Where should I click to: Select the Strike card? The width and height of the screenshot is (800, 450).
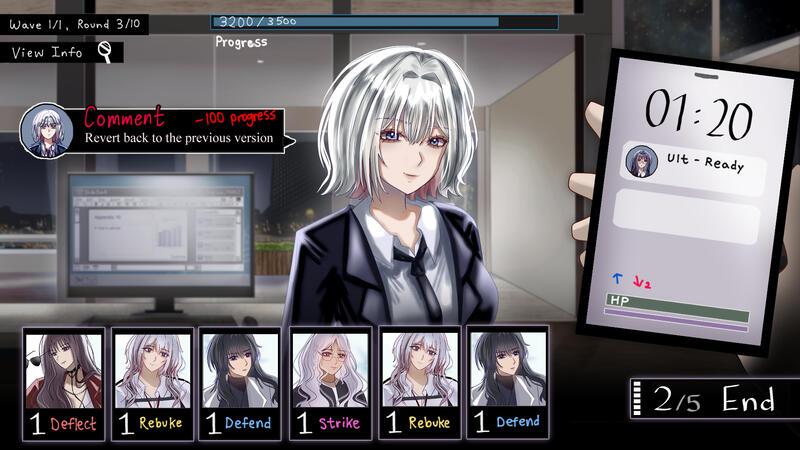(x=330, y=383)
